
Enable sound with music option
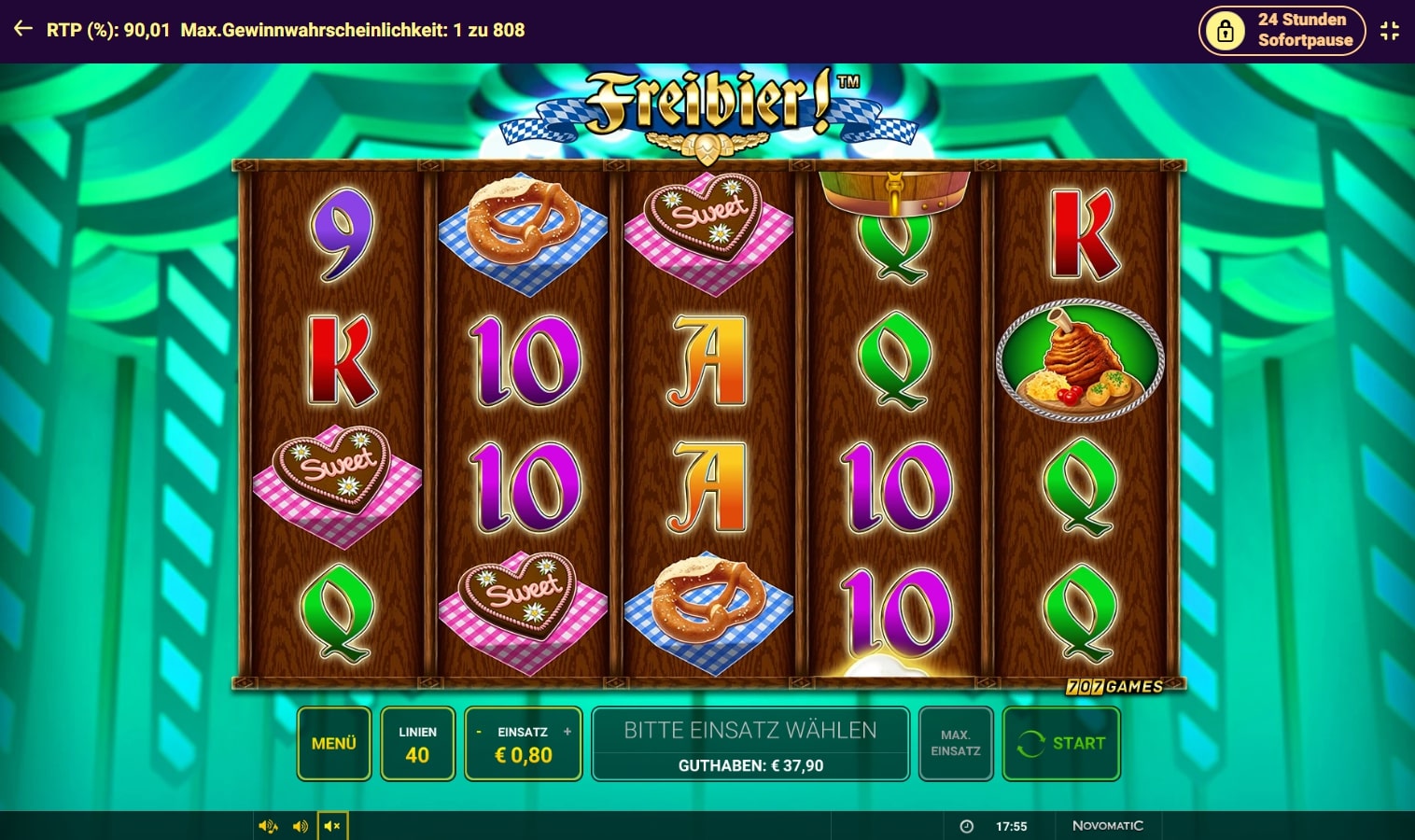tap(268, 826)
